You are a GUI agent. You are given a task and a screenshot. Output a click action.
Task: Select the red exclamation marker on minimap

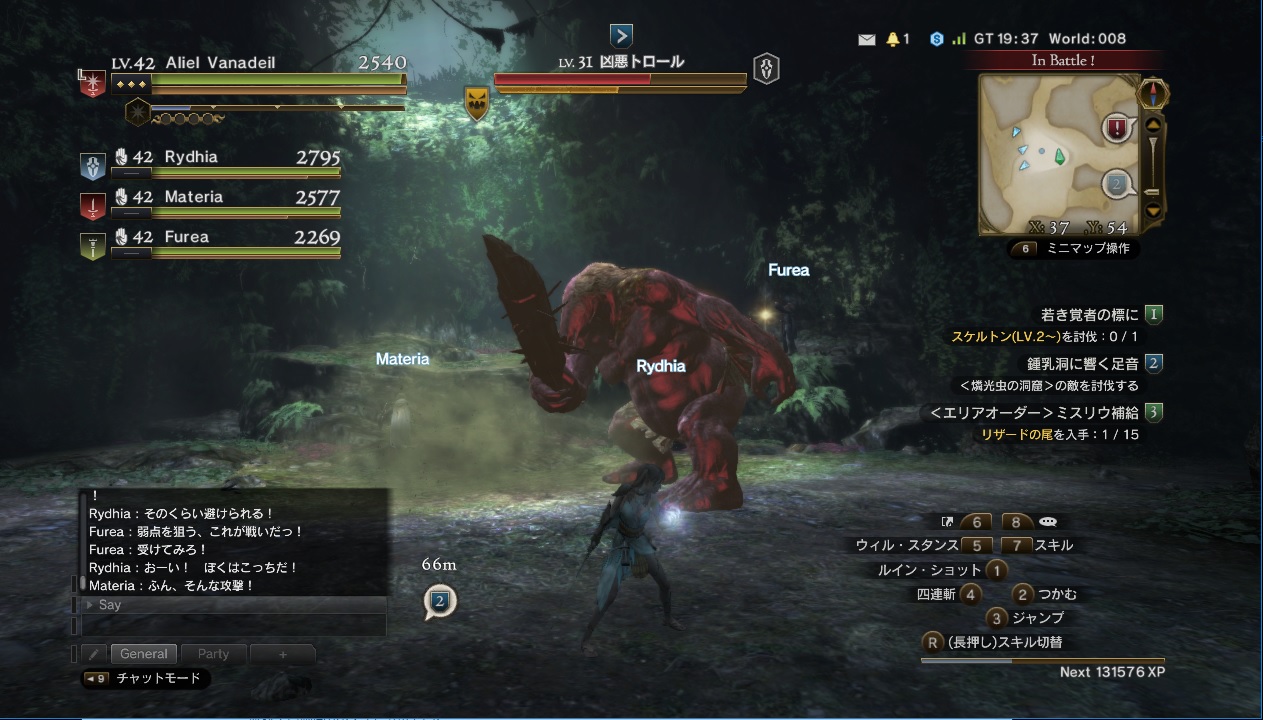pyautogui.click(x=1118, y=128)
